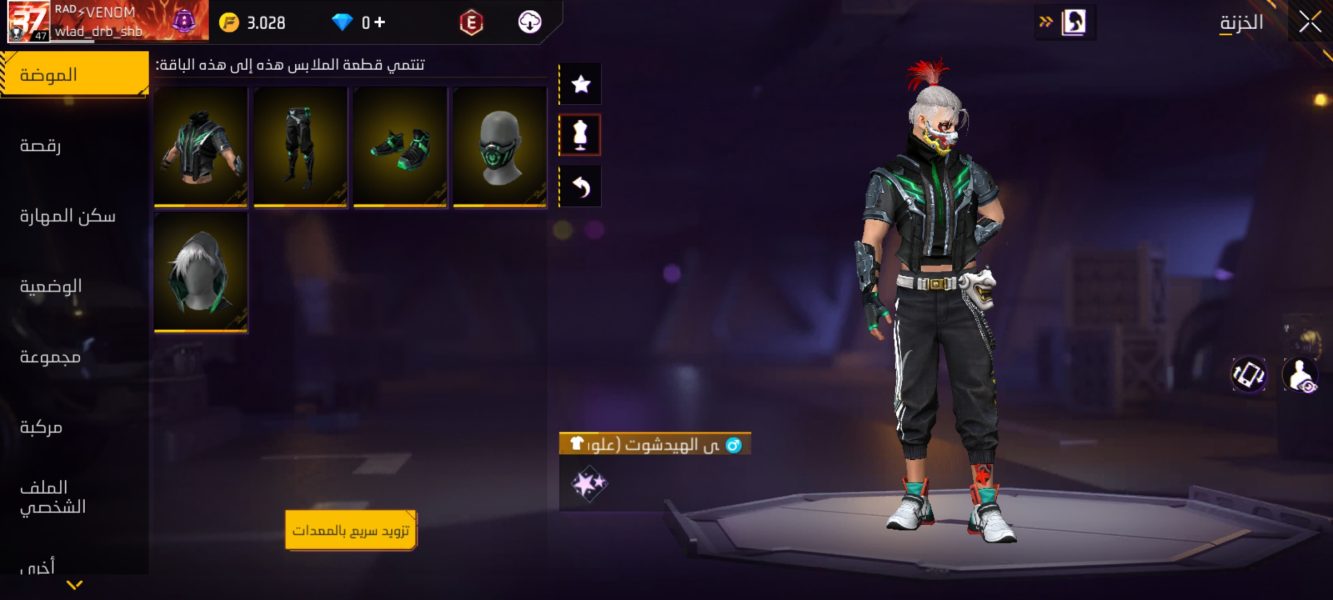Open the مركبة vehicle tab
This screenshot has height=600, width=1333.
41,427
